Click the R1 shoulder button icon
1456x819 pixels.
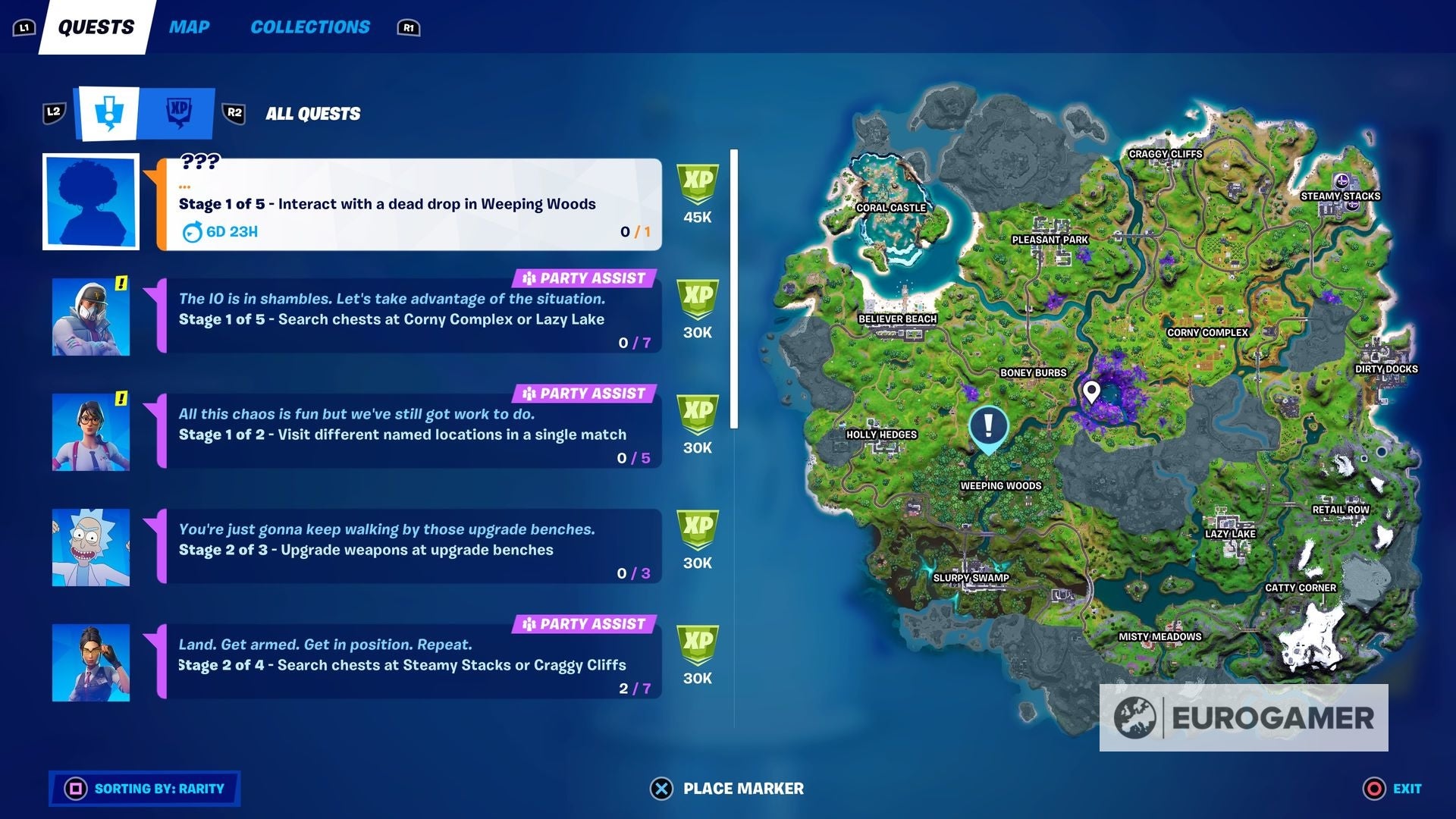pyautogui.click(x=409, y=27)
